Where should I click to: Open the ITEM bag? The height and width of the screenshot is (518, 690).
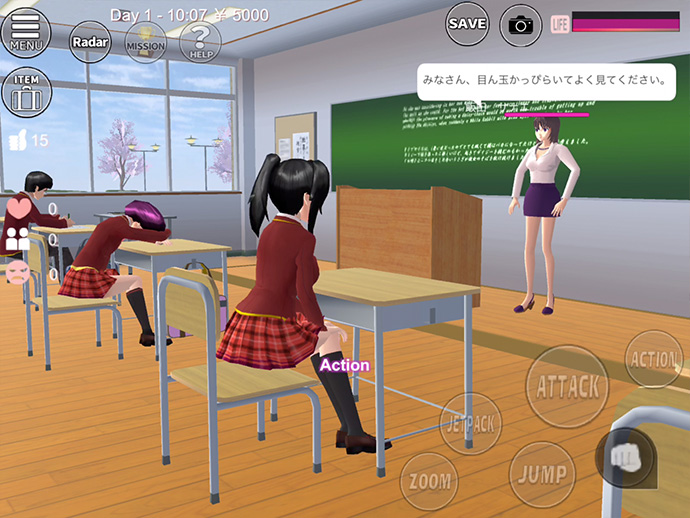click(25, 92)
